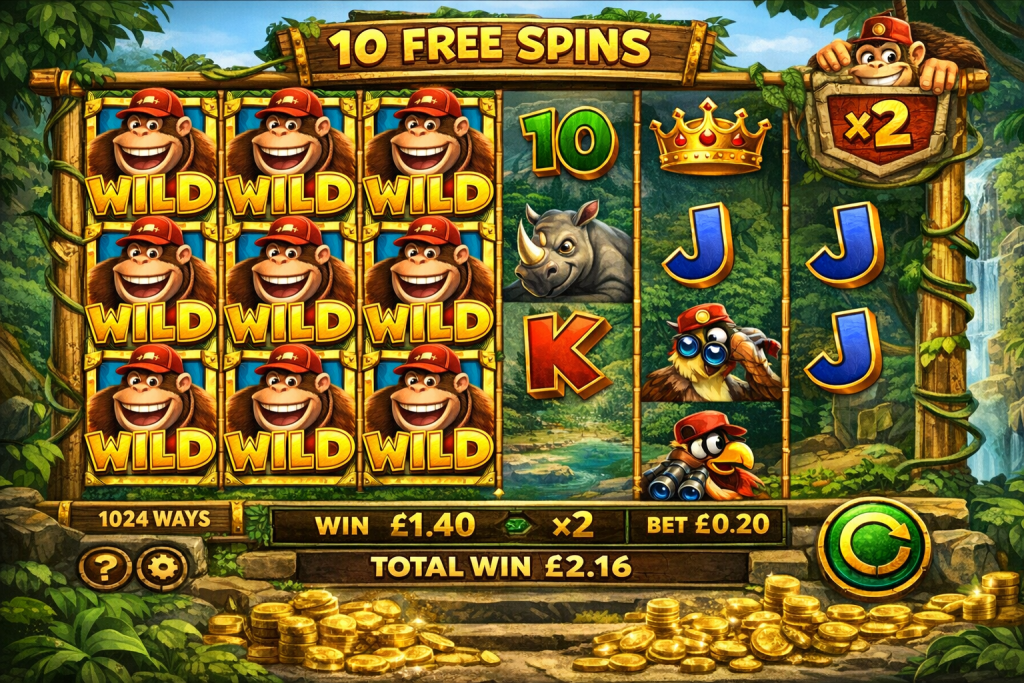This screenshot has height=683, width=1024.
Task: Open the gear settings menu
Action: tap(162, 568)
